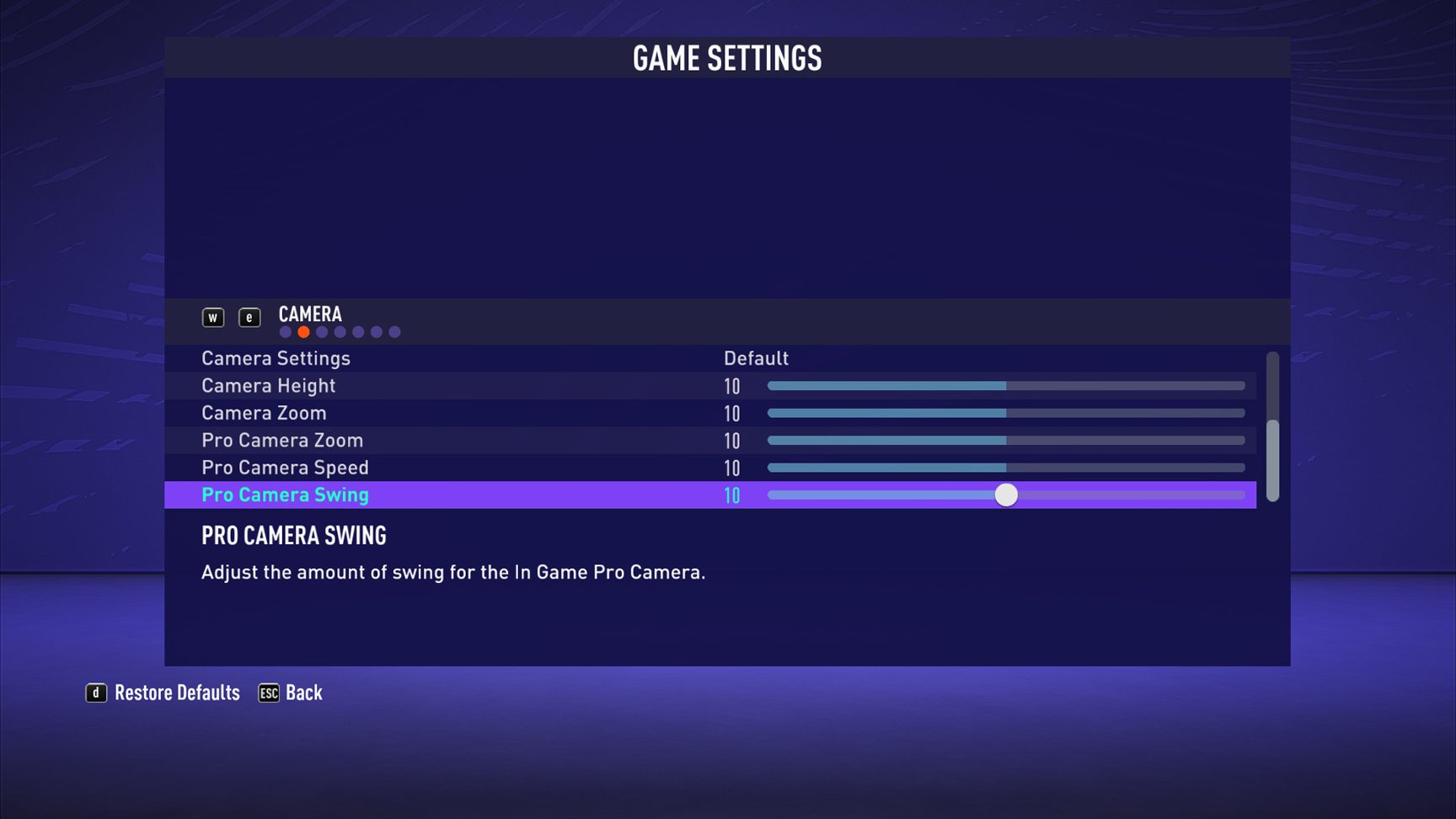Click the third page indicator dot
This screenshot has height=819, width=1456.
(322, 332)
